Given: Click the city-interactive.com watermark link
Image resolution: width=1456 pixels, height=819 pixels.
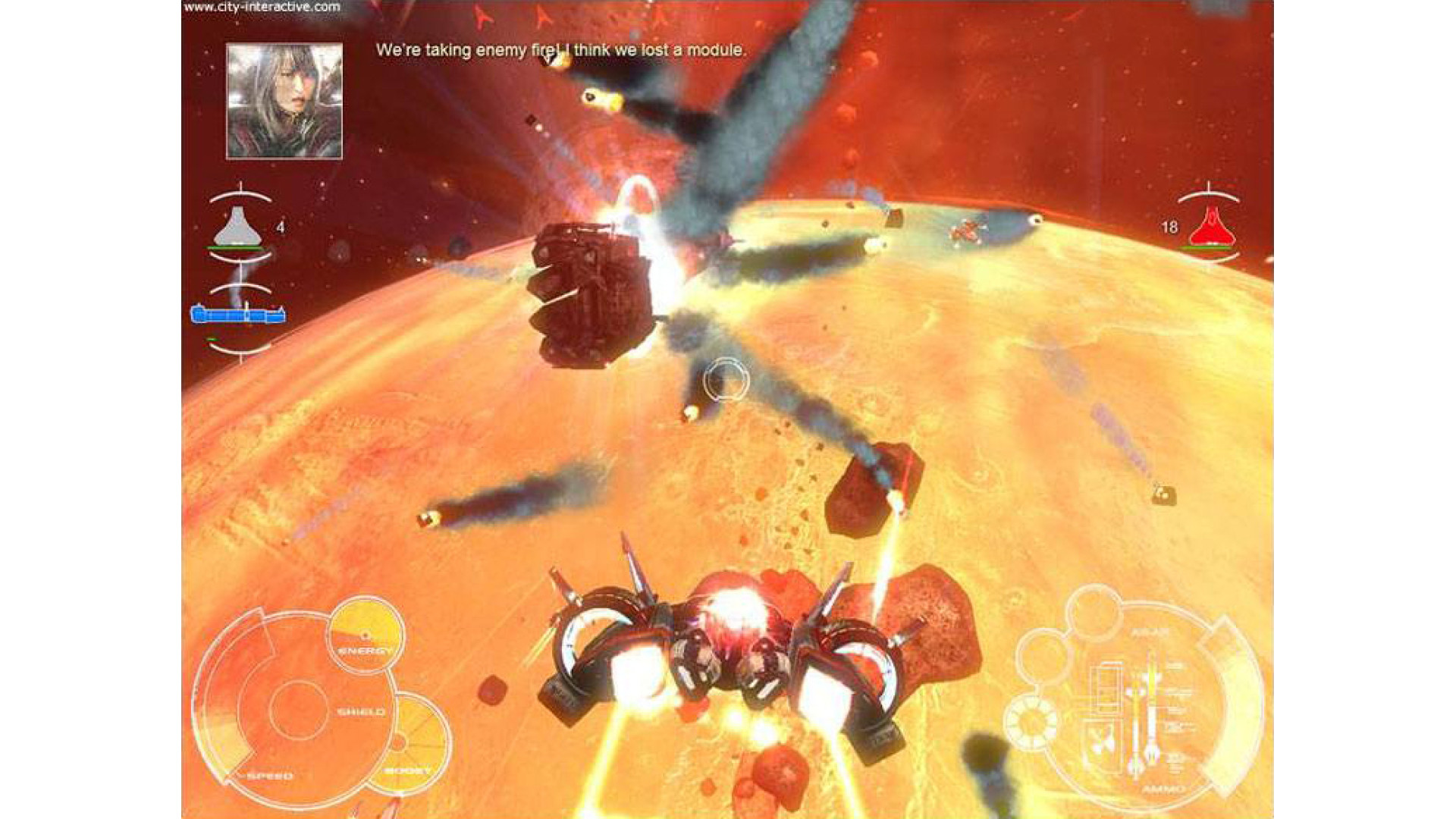Looking at the screenshot, I should point(262,8).
